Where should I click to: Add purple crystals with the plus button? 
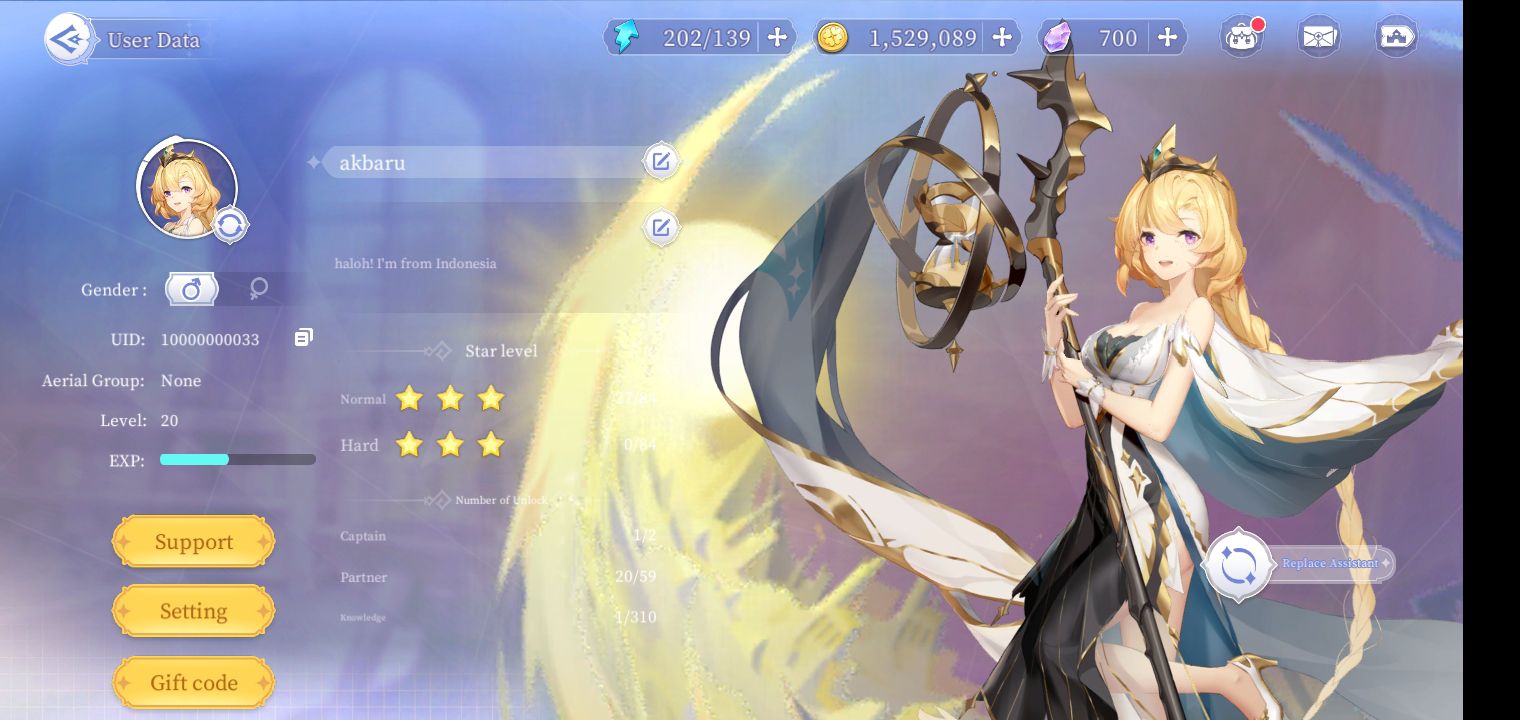pyautogui.click(x=1167, y=38)
